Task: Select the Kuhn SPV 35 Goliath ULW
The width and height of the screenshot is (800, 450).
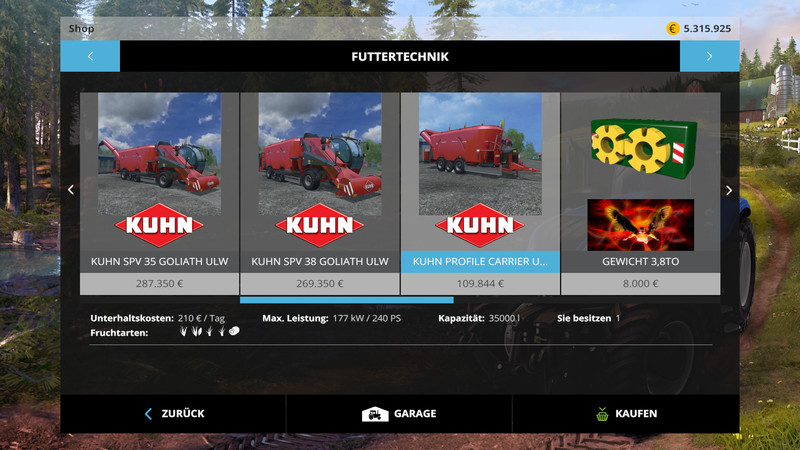Action: (x=159, y=190)
